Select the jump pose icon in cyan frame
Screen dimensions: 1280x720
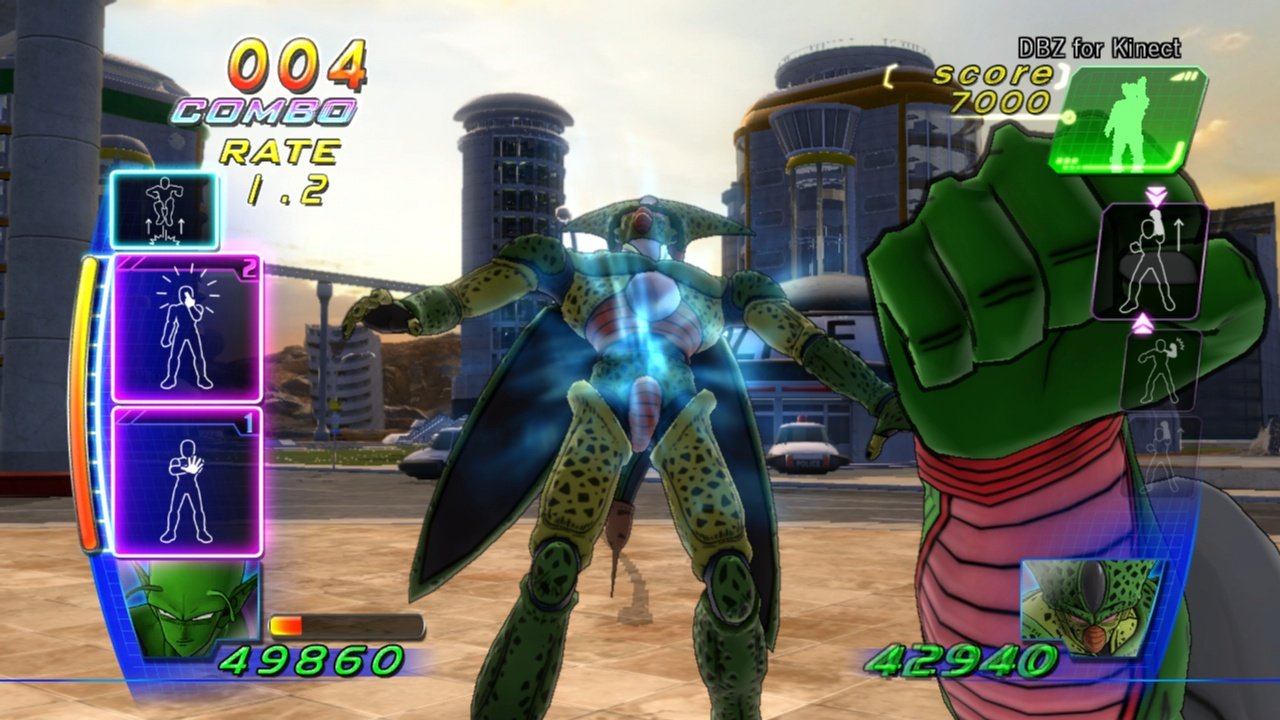coord(165,210)
